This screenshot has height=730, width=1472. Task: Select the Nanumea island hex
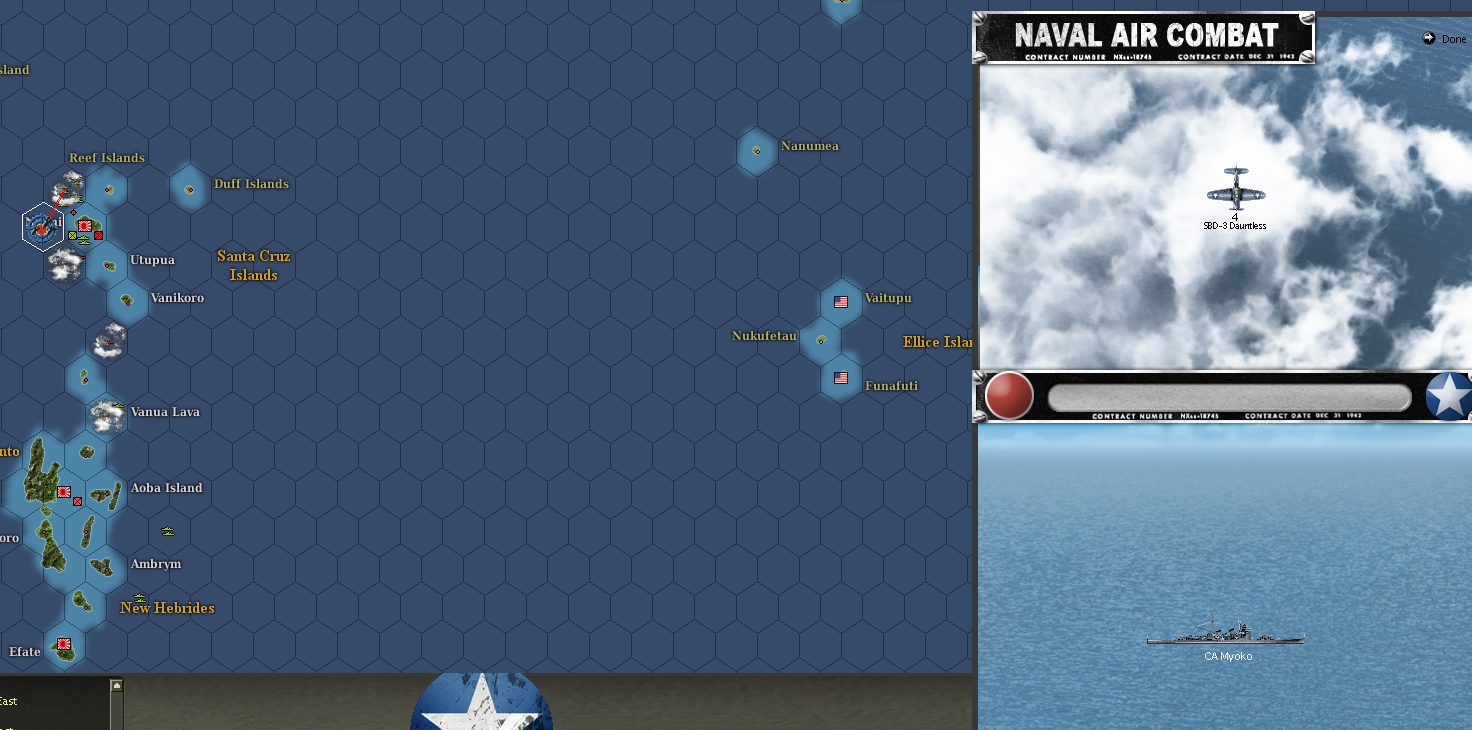755,152
